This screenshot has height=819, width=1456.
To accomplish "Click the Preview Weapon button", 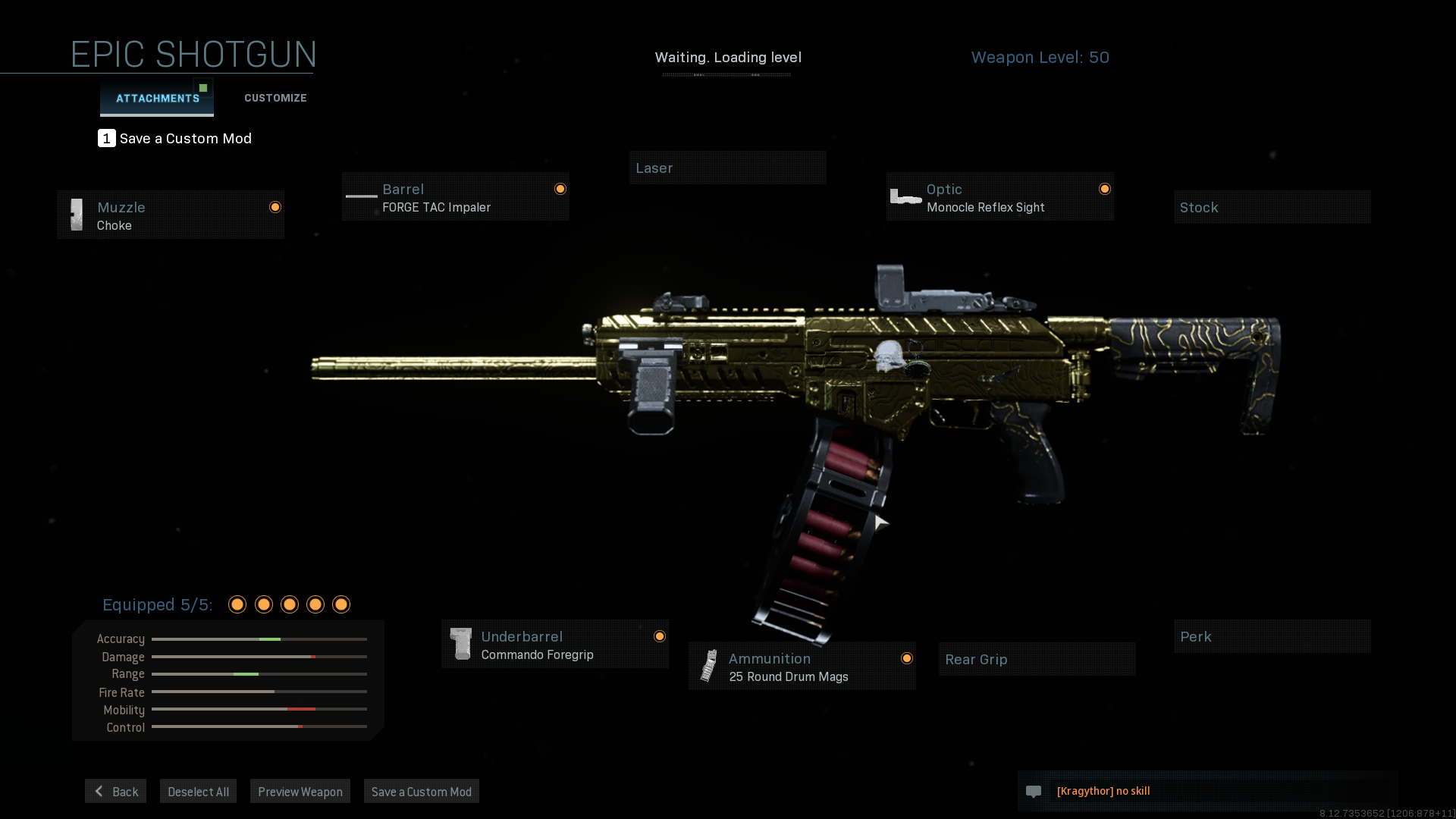I will coord(300,792).
